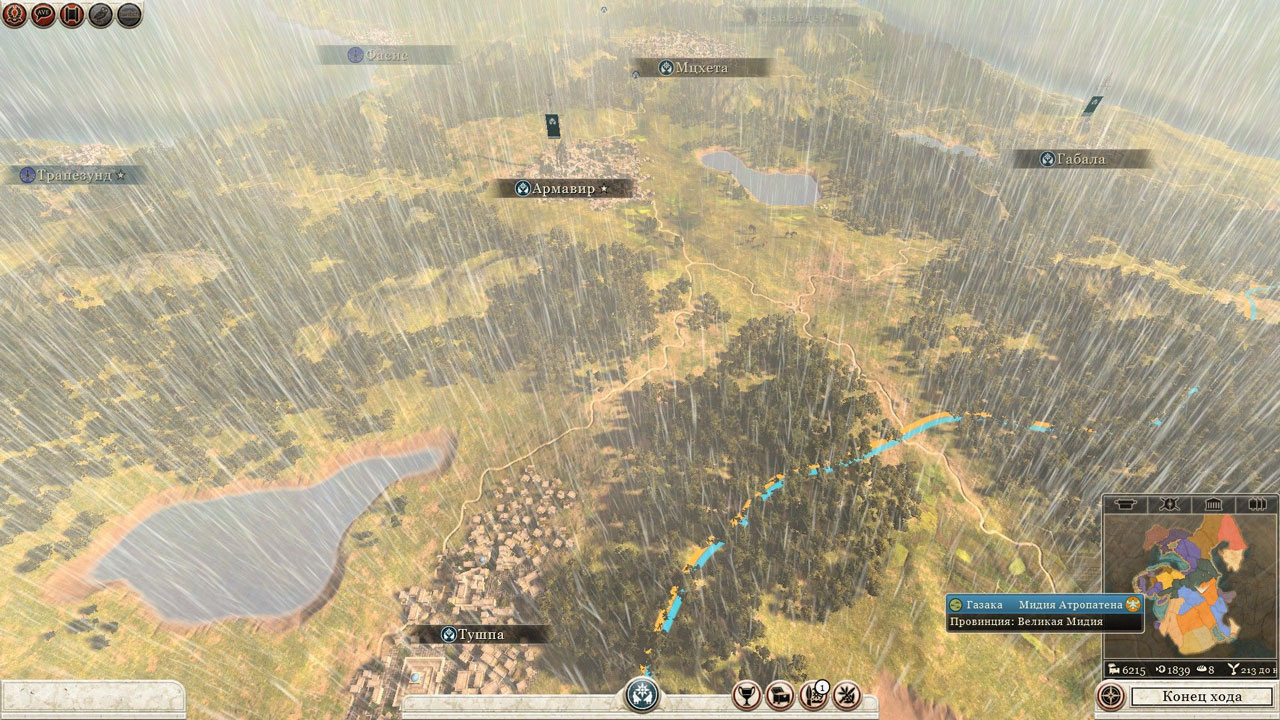
Task: Open the faction emblem button with two wolves
Action: [x=643, y=694]
